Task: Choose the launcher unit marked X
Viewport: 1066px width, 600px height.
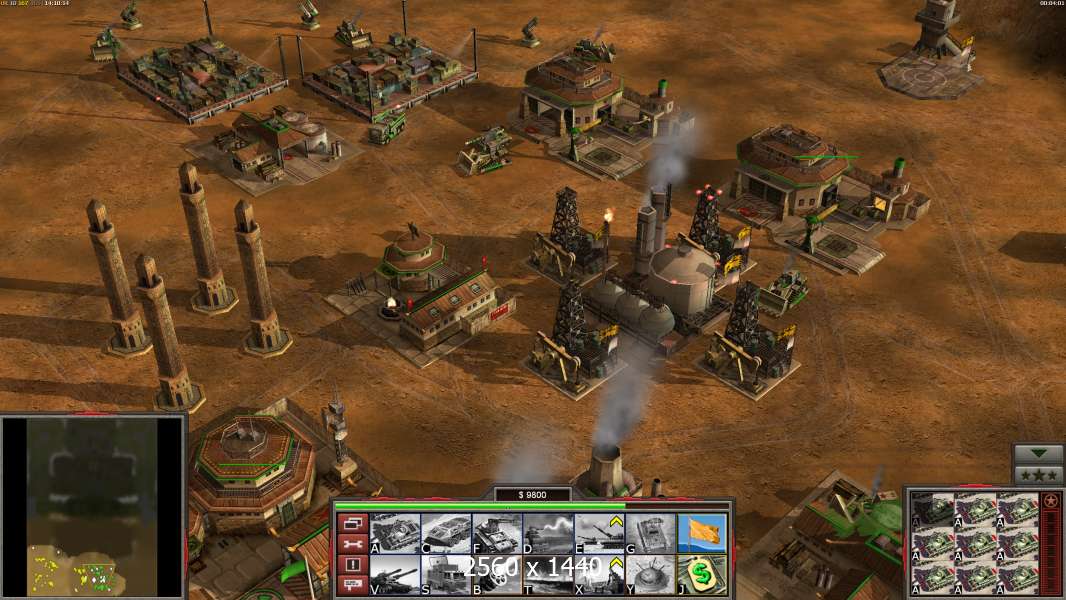Action: point(599,575)
